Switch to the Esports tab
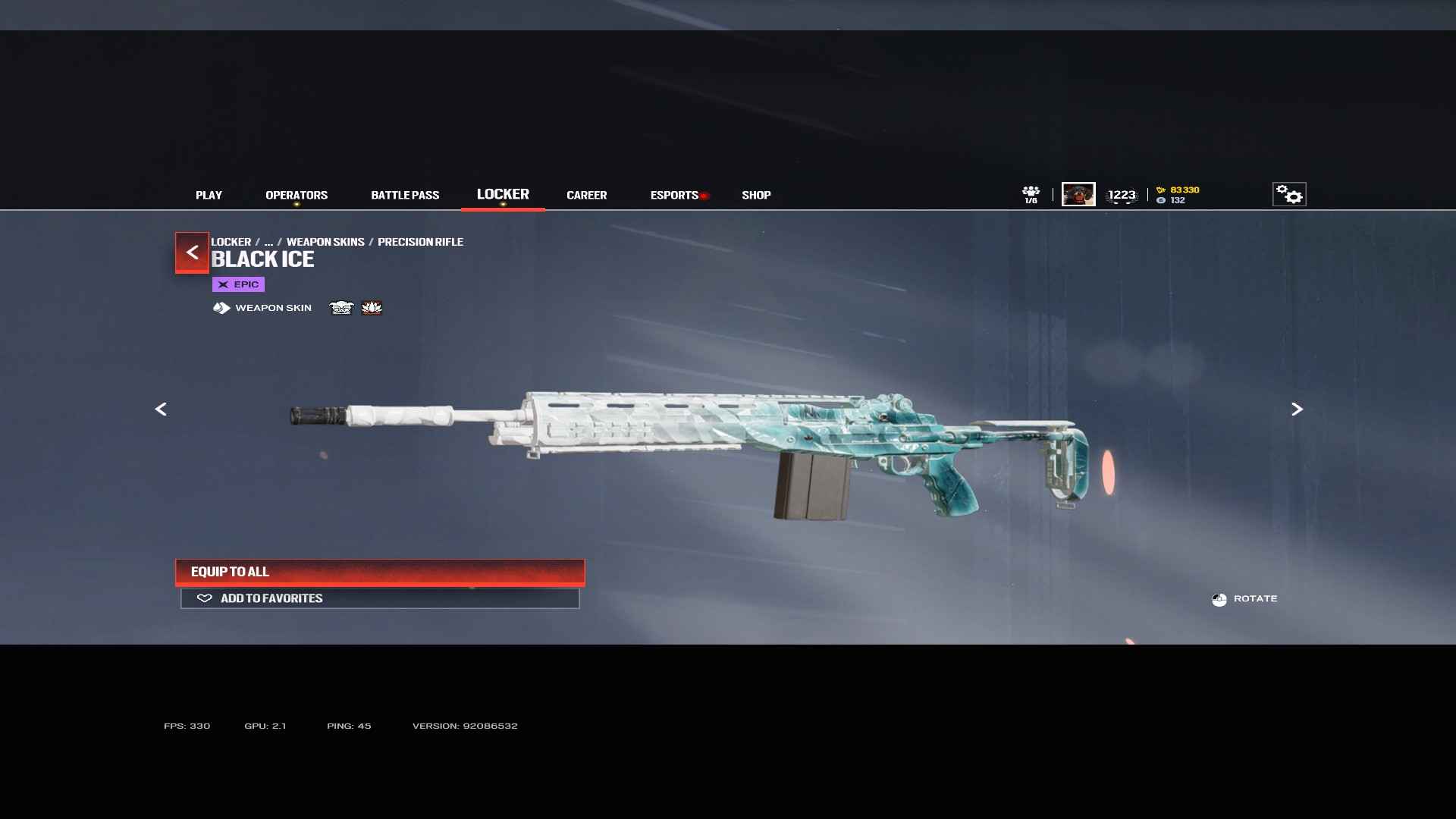 [674, 195]
